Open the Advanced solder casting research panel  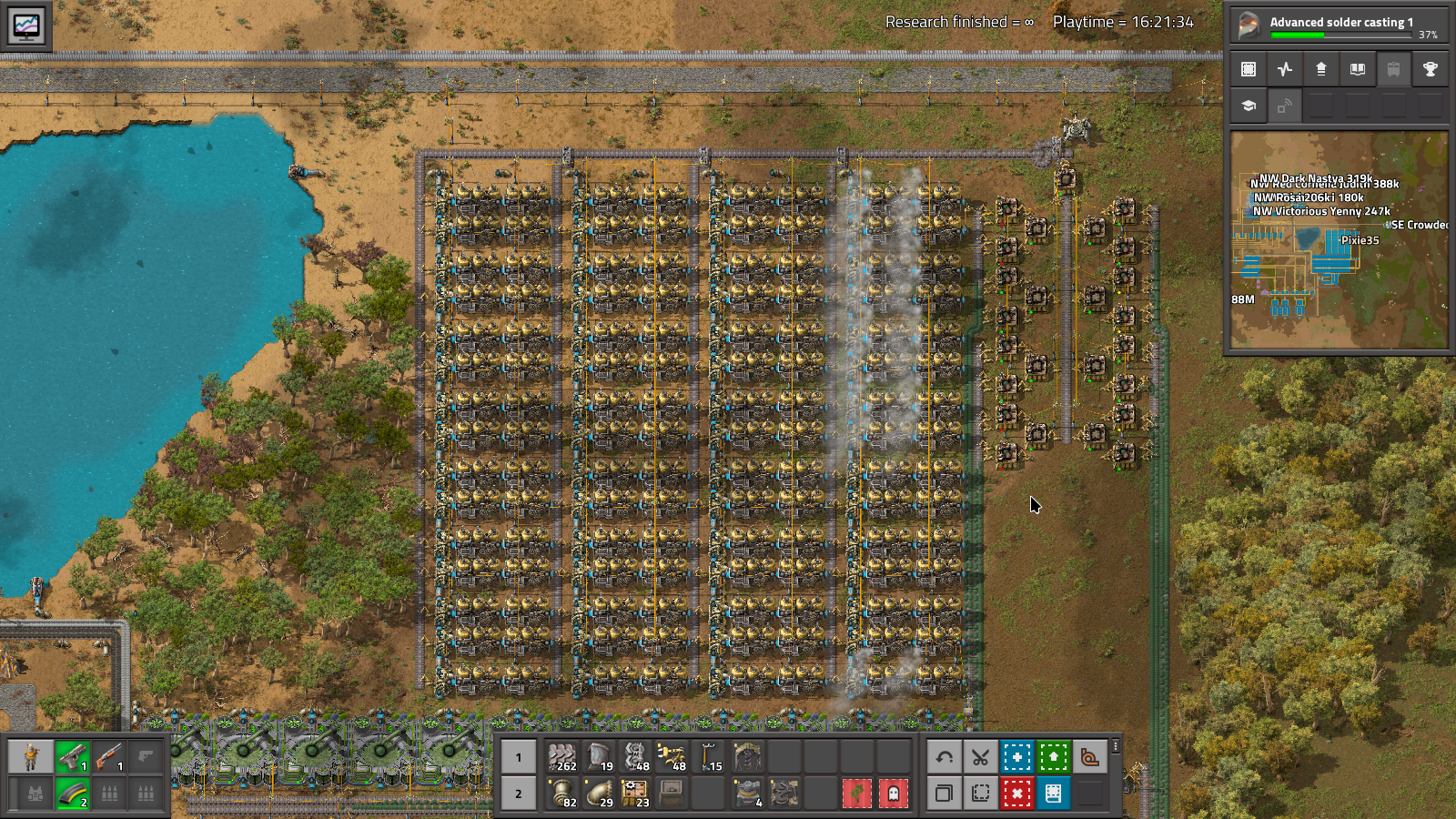coord(1338,25)
